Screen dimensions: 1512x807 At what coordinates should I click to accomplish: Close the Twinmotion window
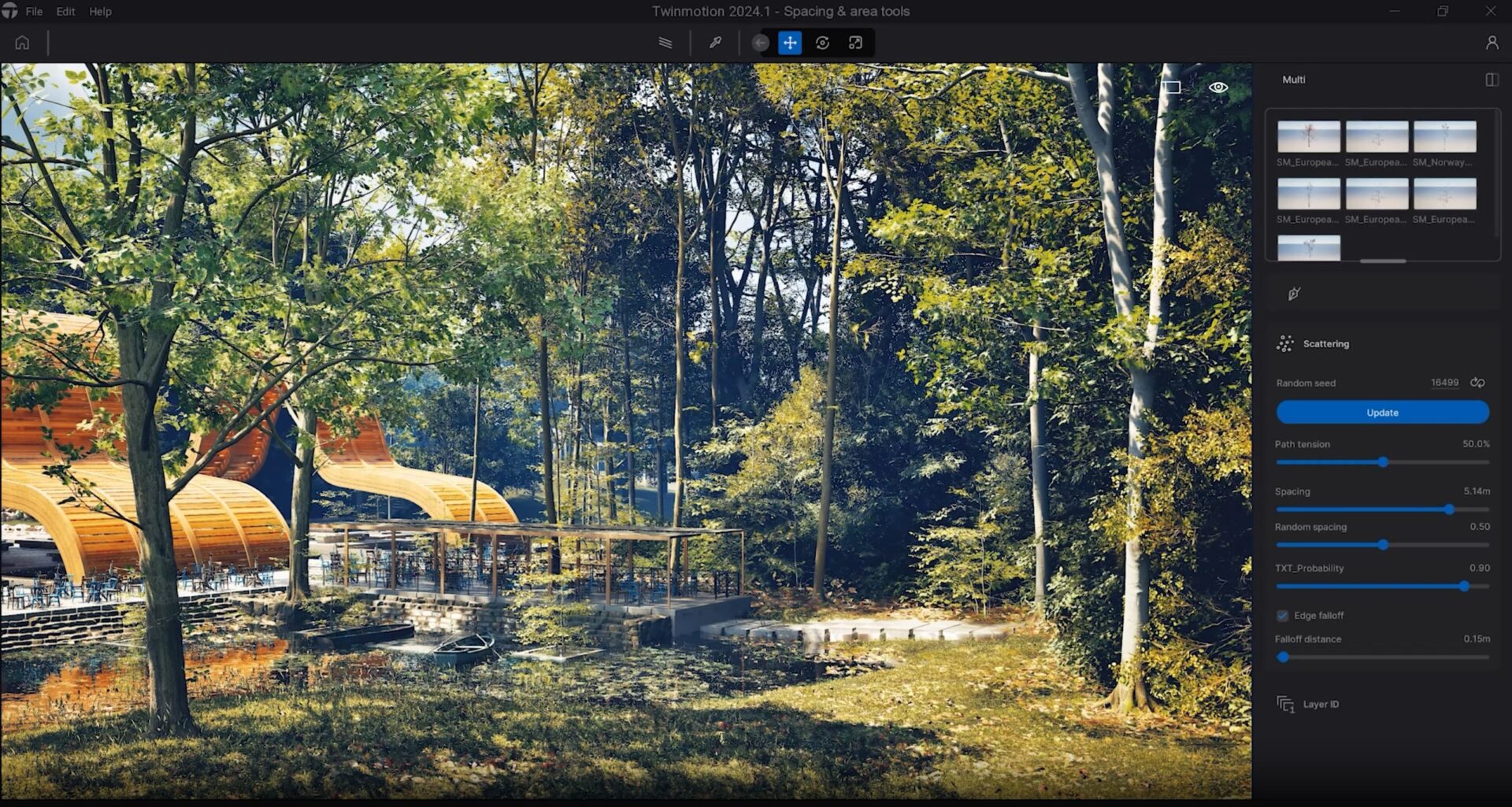1490,11
